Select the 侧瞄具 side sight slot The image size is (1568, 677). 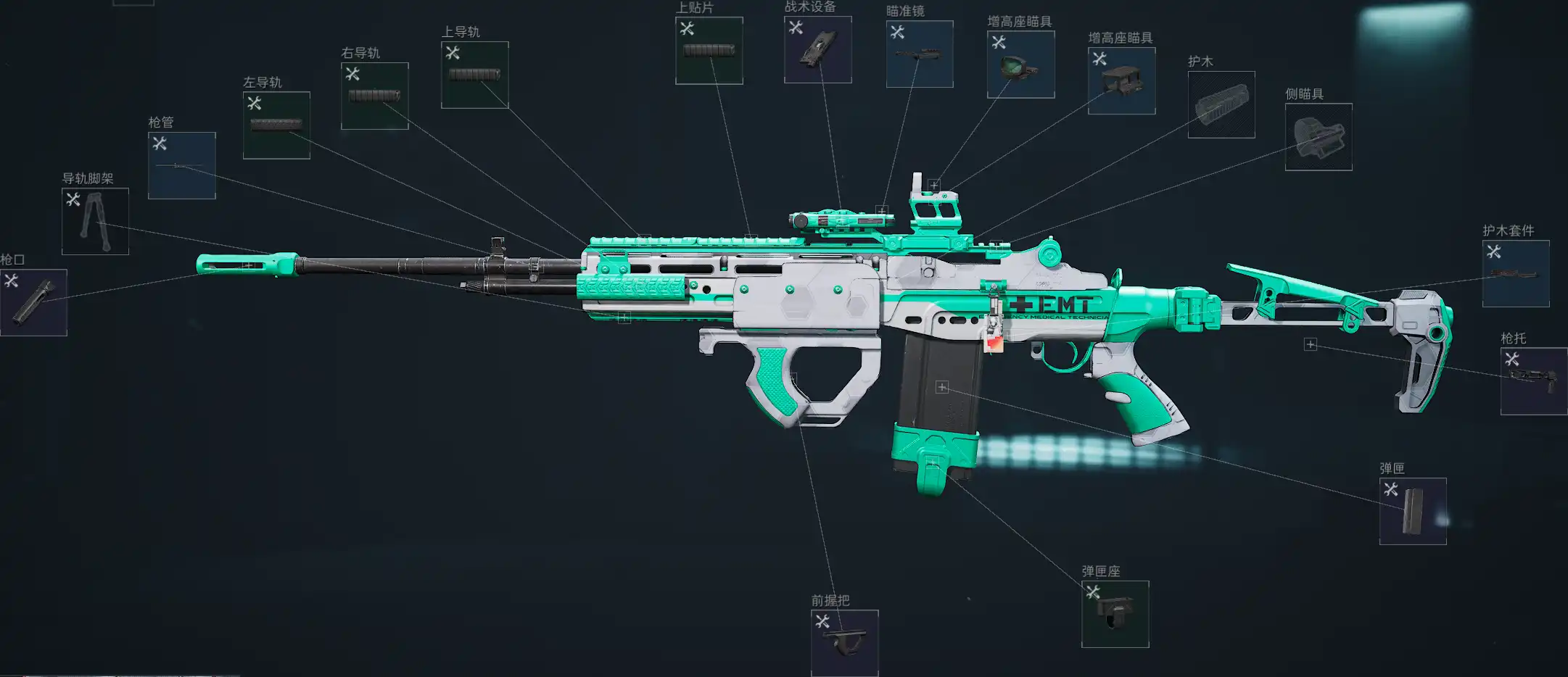click(x=1318, y=137)
